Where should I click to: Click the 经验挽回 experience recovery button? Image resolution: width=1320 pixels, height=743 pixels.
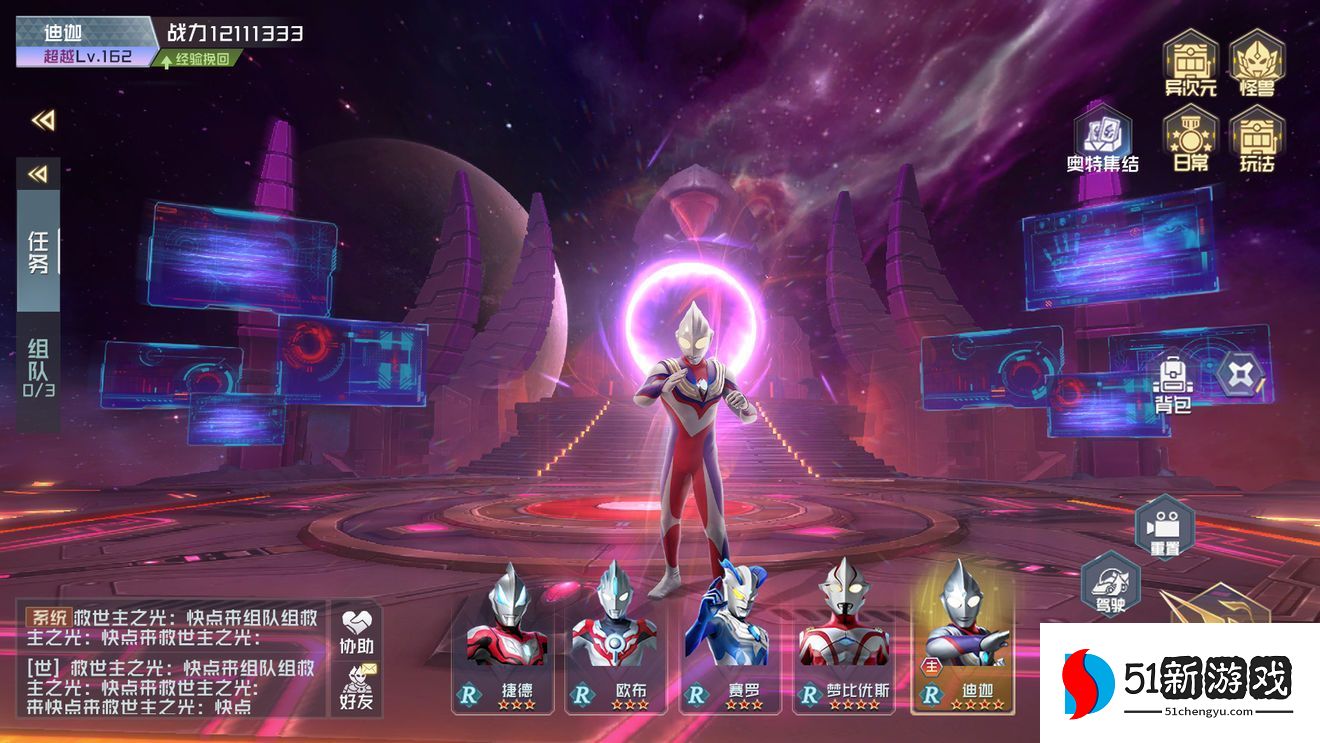(x=197, y=59)
